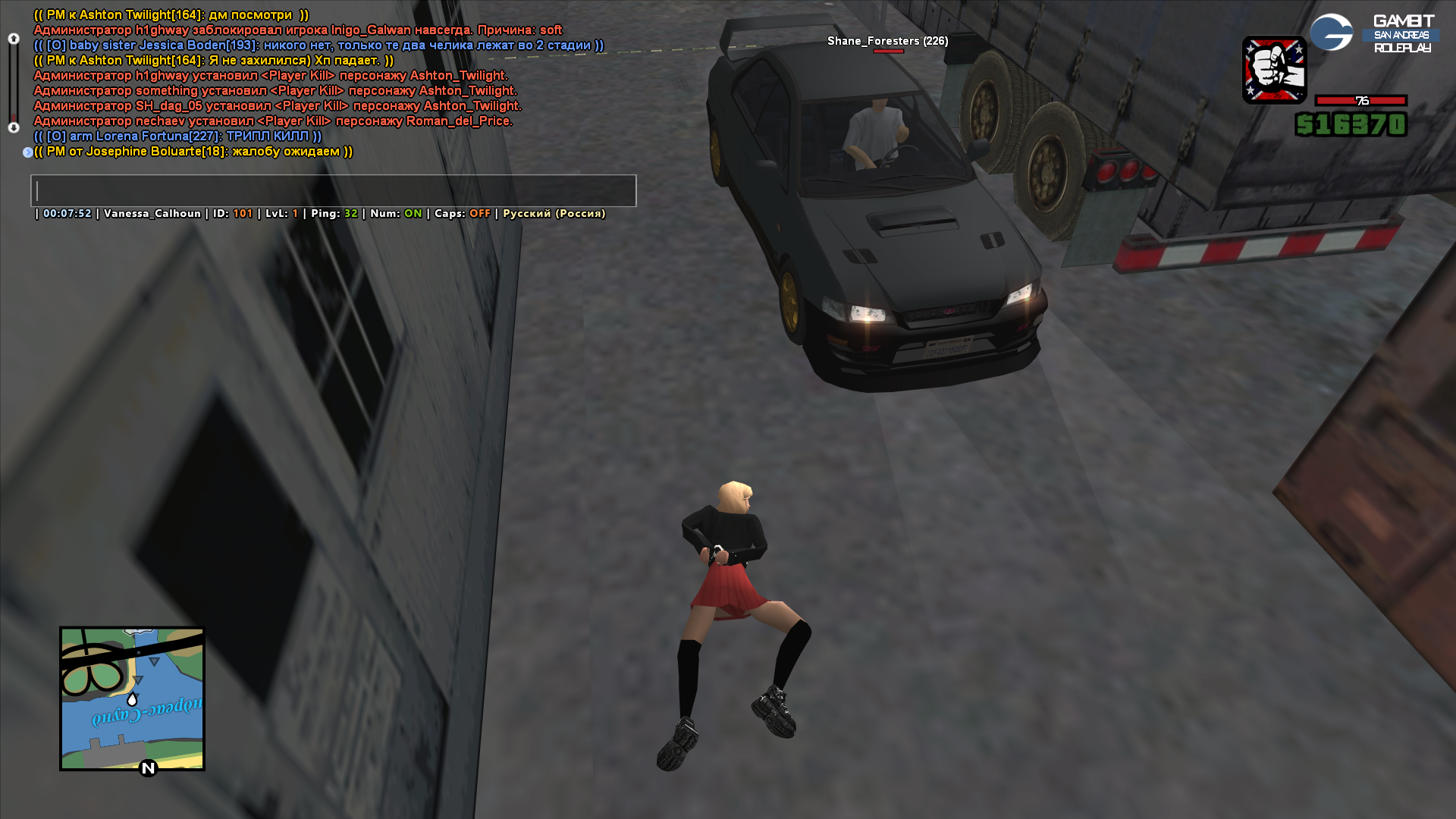The width and height of the screenshot is (1456, 819).
Task: Click the chat input field
Action: pos(333,191)
